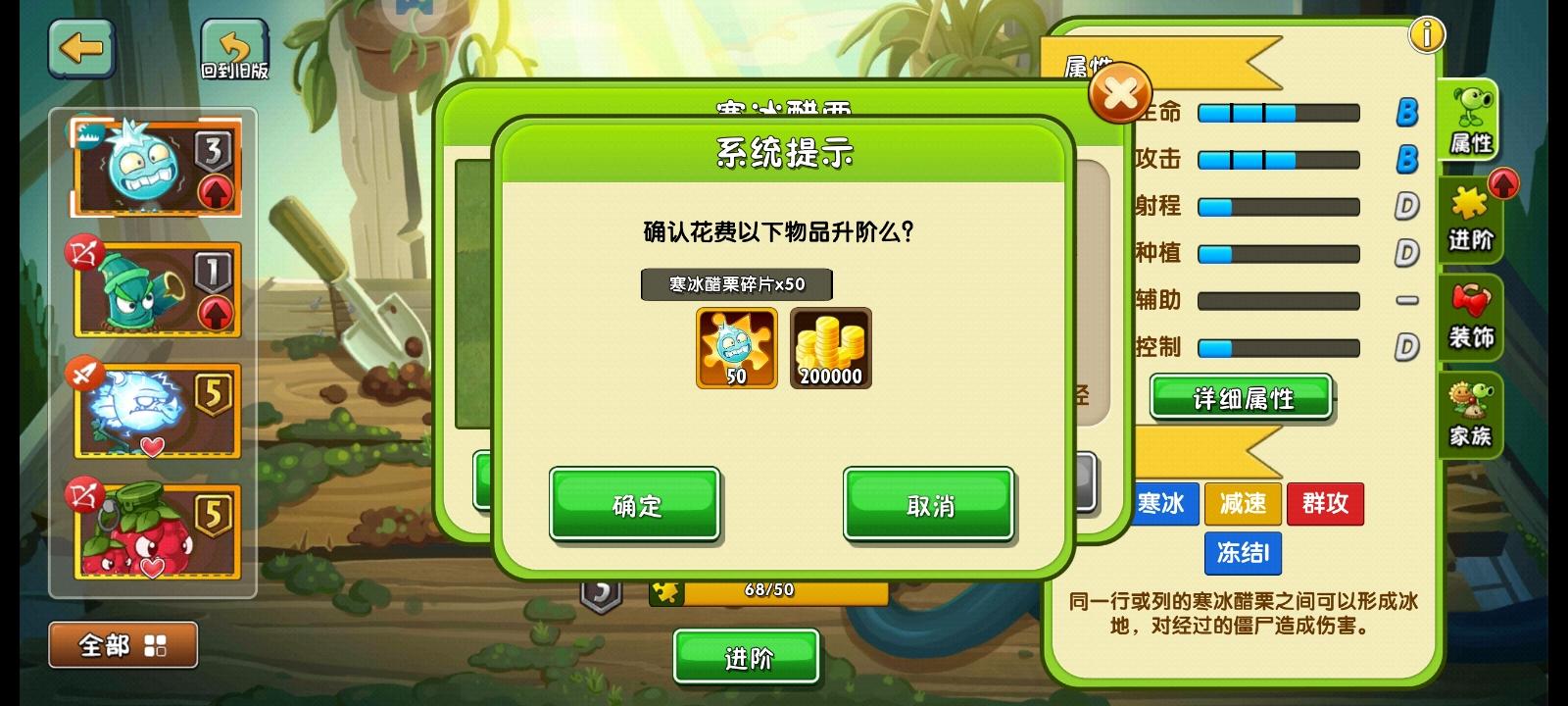The image size is (1568, 706).
Task: Select the frozen Iceberg Lettuce plant card
Action: [157, 410]
